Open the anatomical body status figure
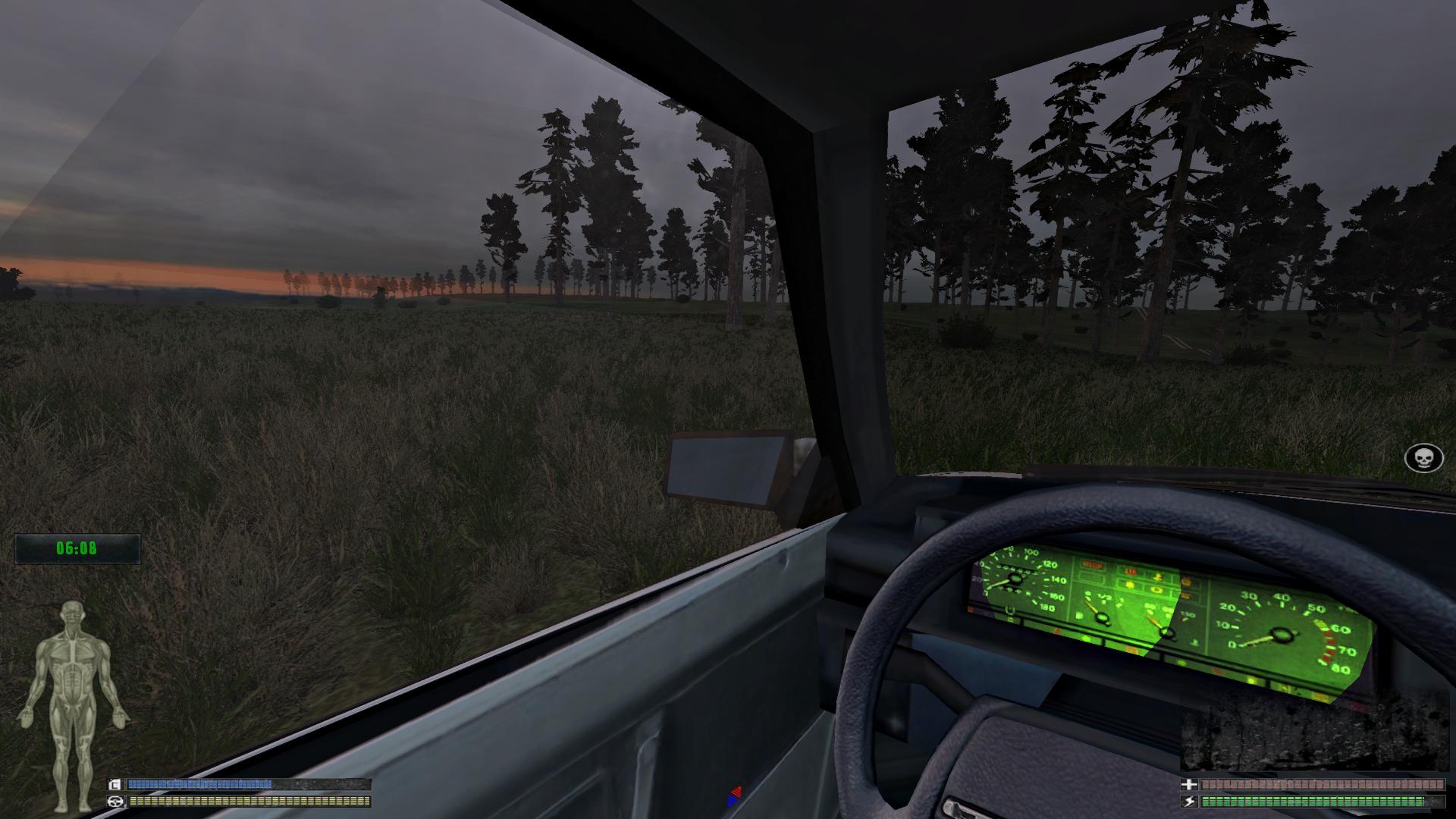This screenshot has height=819, width=1456. [73, 705]
